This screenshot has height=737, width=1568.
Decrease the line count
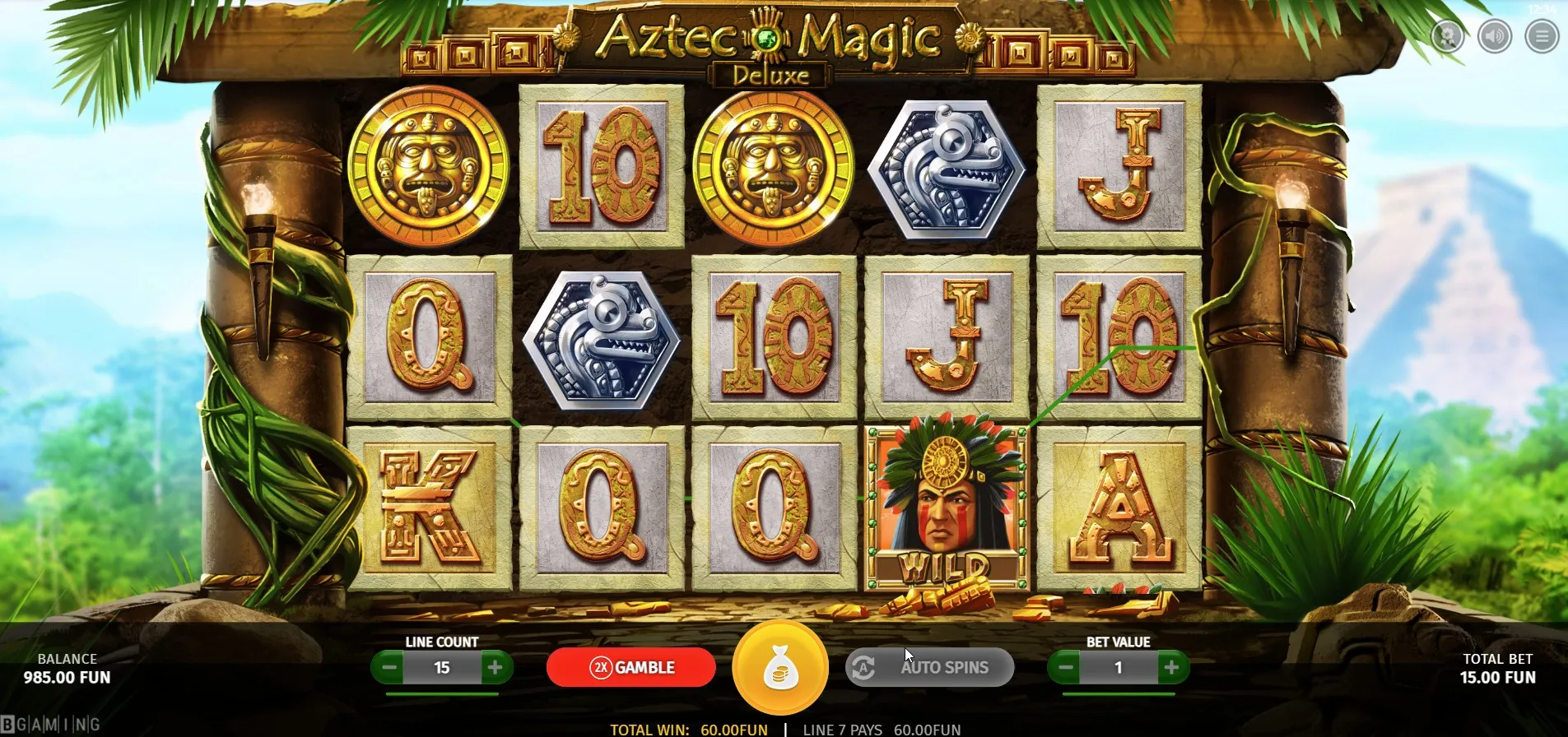[x=390, y=667]
